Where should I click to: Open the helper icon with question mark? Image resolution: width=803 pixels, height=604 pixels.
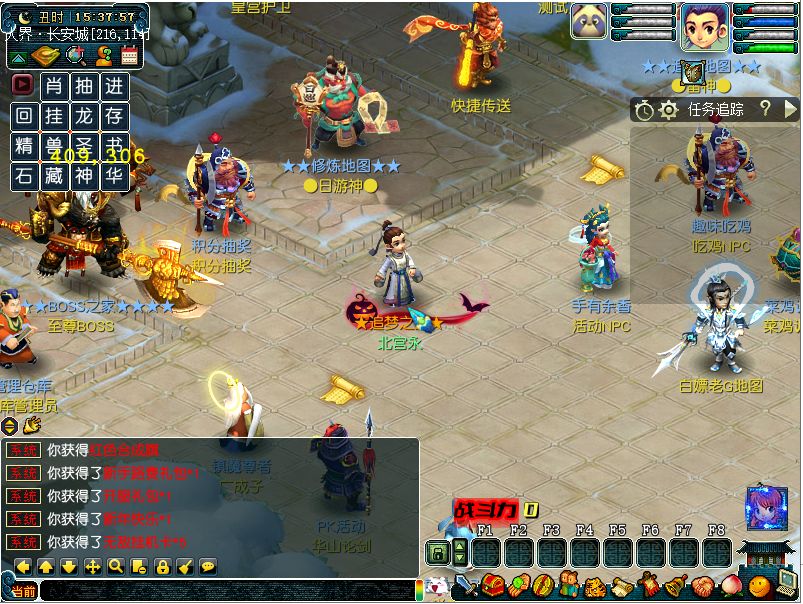click(x=103, y=56)
